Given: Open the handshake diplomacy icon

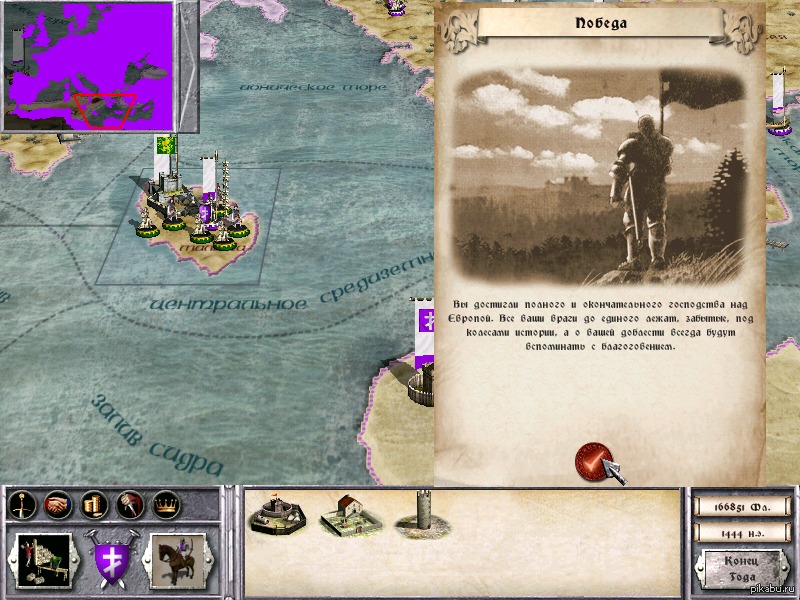Looking at the screenshot, I should pyautogui.click(x=58, y=506).
